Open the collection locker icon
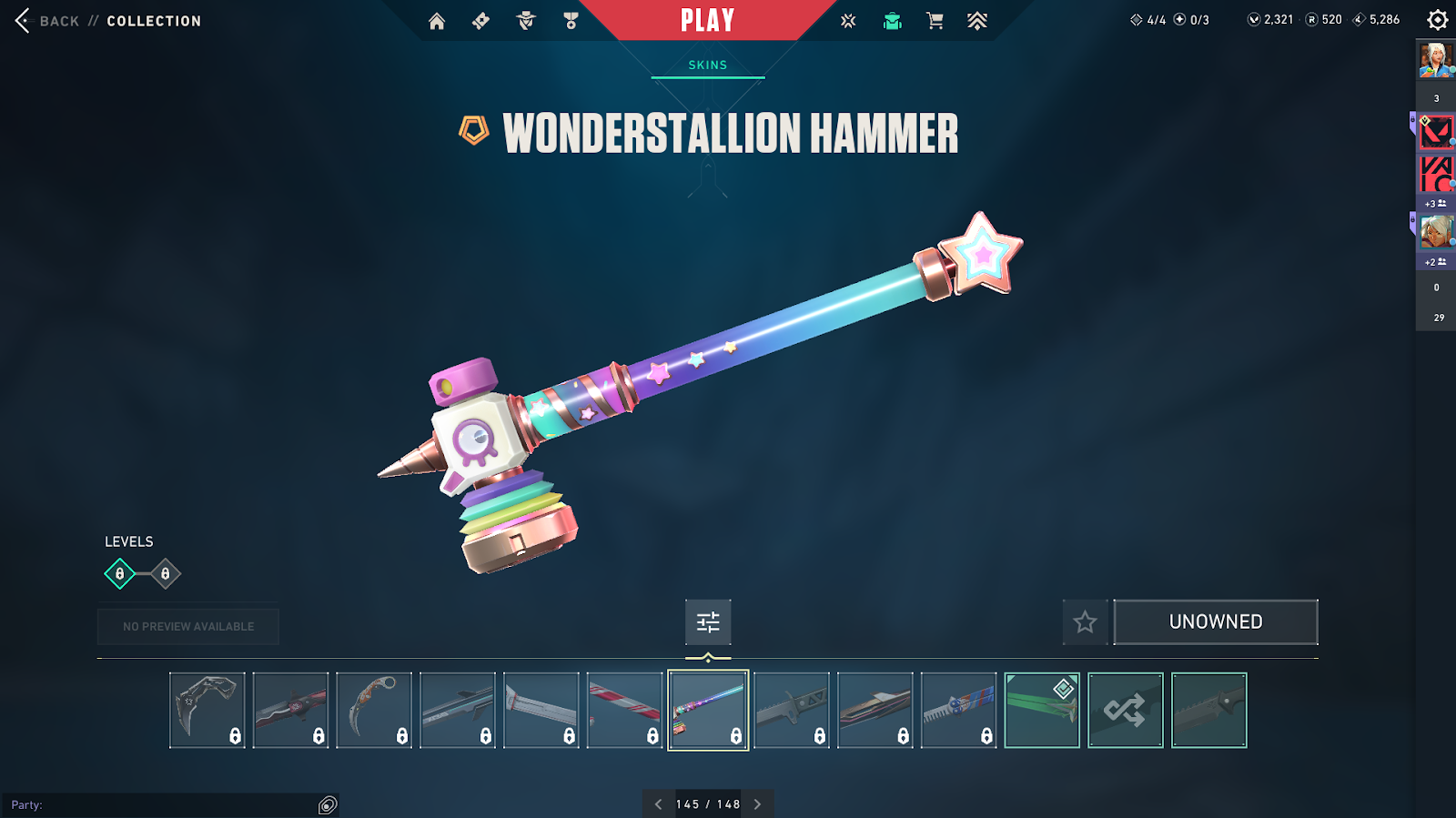 click(893, 21)
